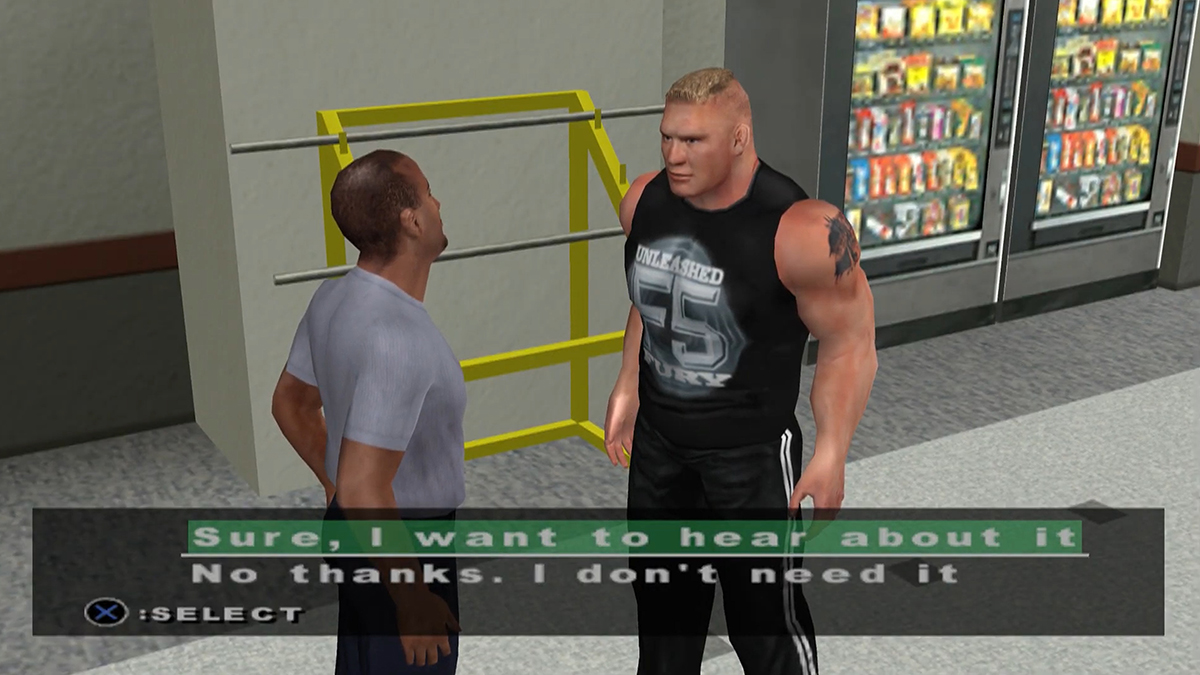Select "No thanks. I don't need it"

coord(575,574)
